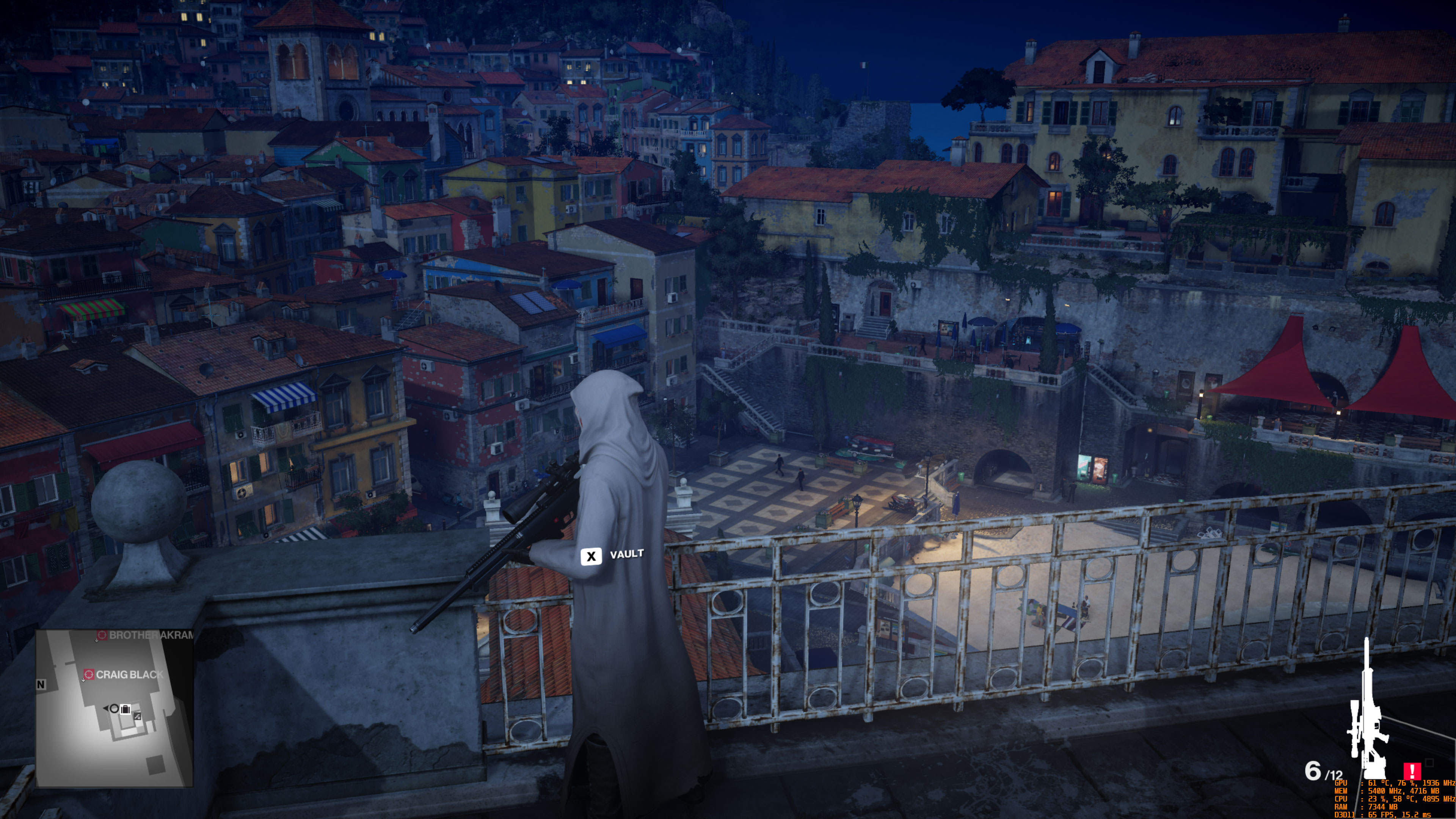Click Craig Black's red target marker

90,675
